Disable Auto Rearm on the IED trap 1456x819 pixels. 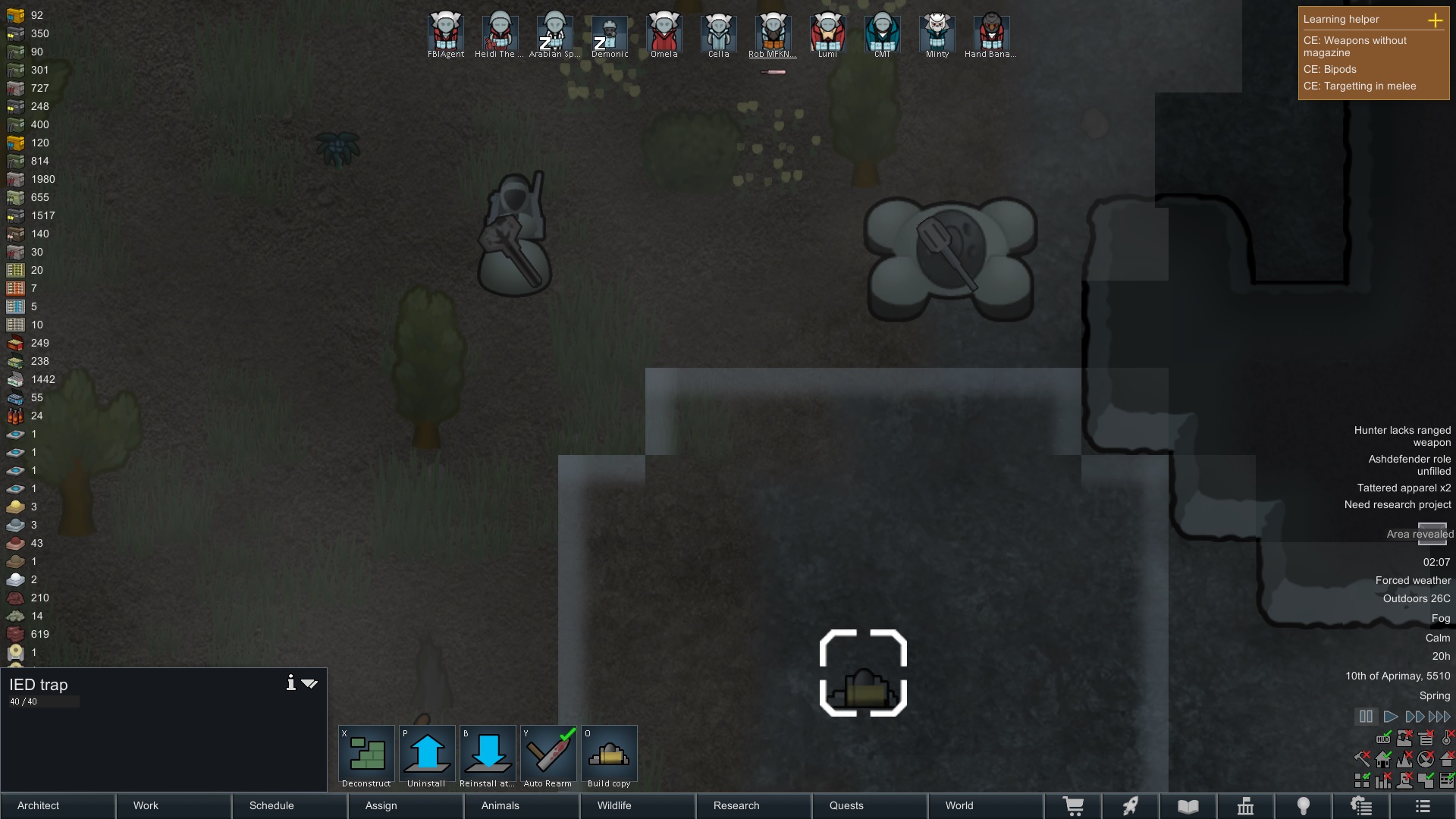(x=548, y=754)
